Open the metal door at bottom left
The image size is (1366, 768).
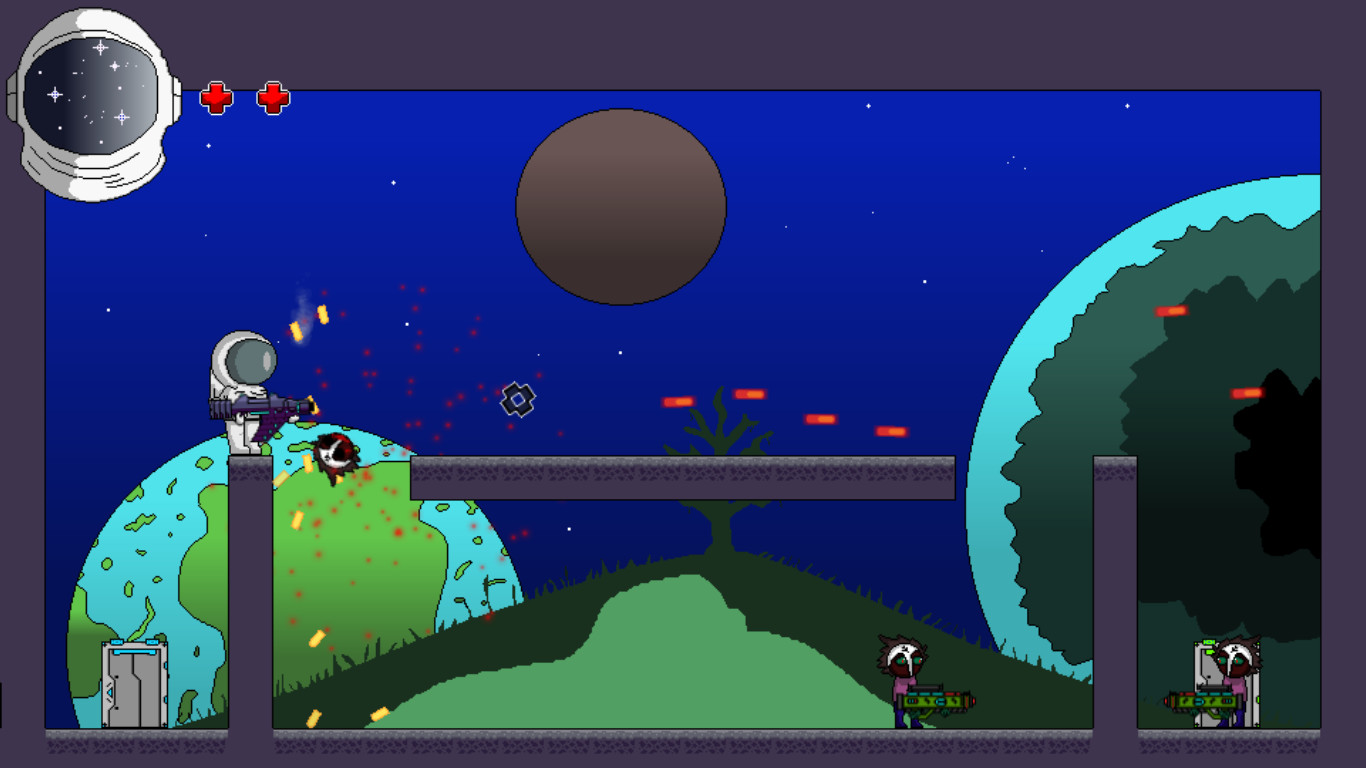pyautogui.click(x=133, y=685)
